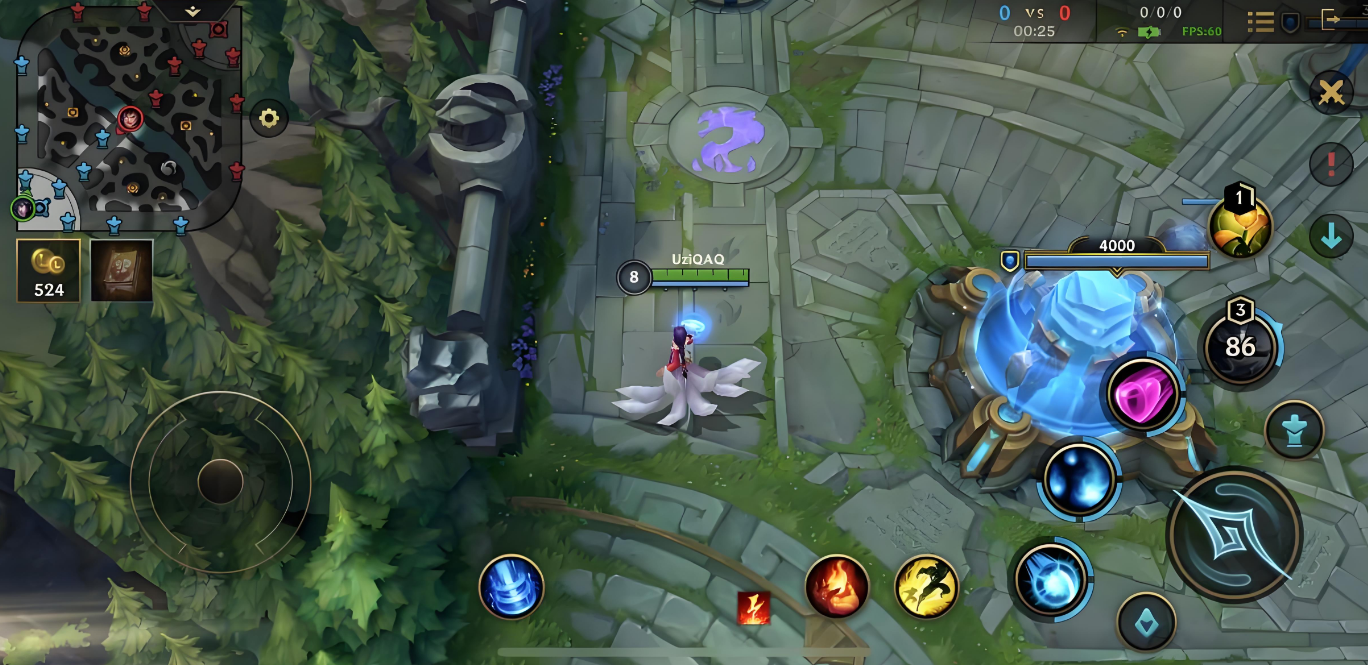
Task: Open the scoreboard list icon
Action: click(x=1260, y=21)
